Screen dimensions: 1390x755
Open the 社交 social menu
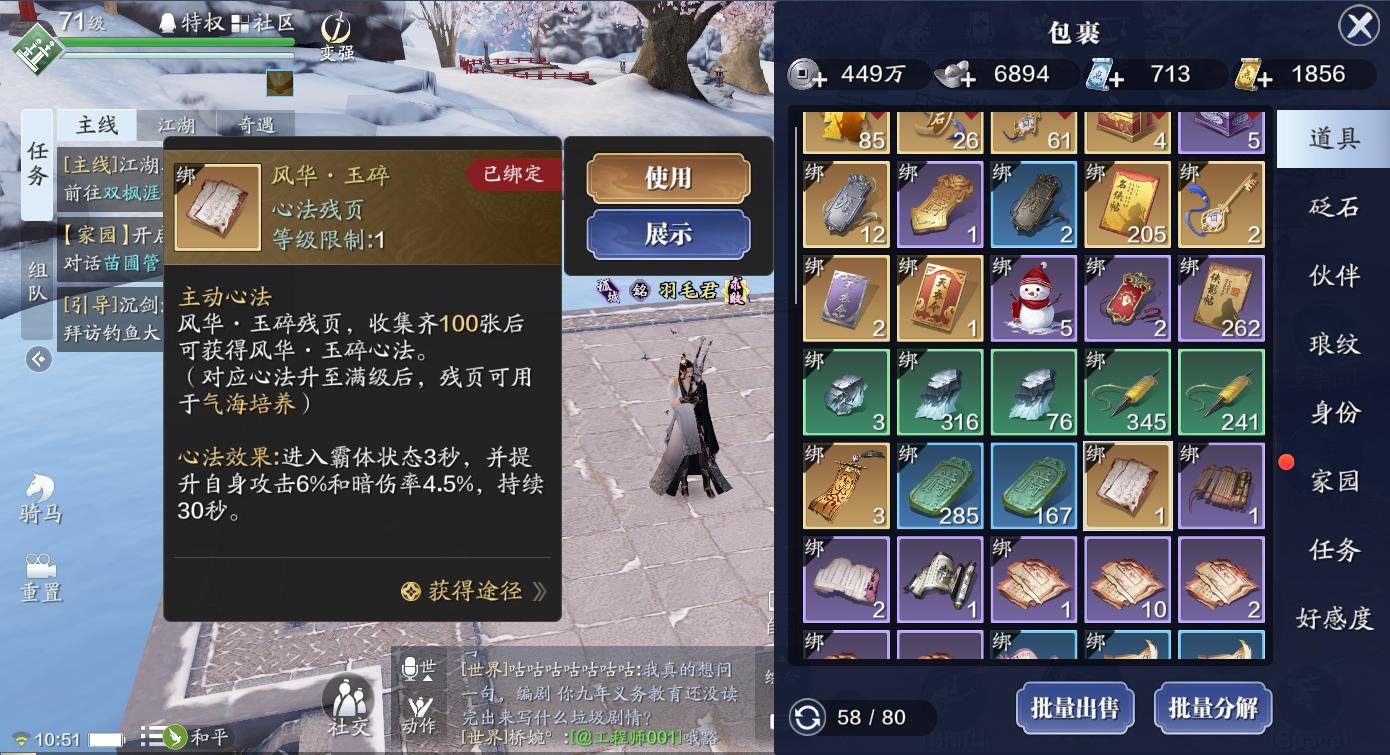[348, 706]
